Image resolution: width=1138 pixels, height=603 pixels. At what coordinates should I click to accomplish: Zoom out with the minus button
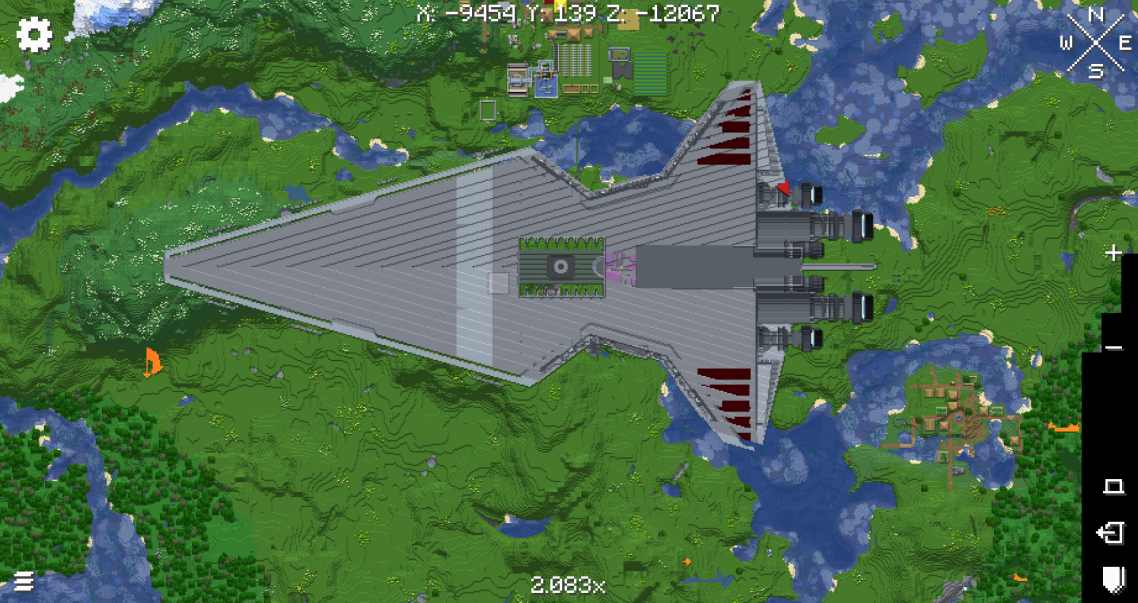click(1114, 348)
